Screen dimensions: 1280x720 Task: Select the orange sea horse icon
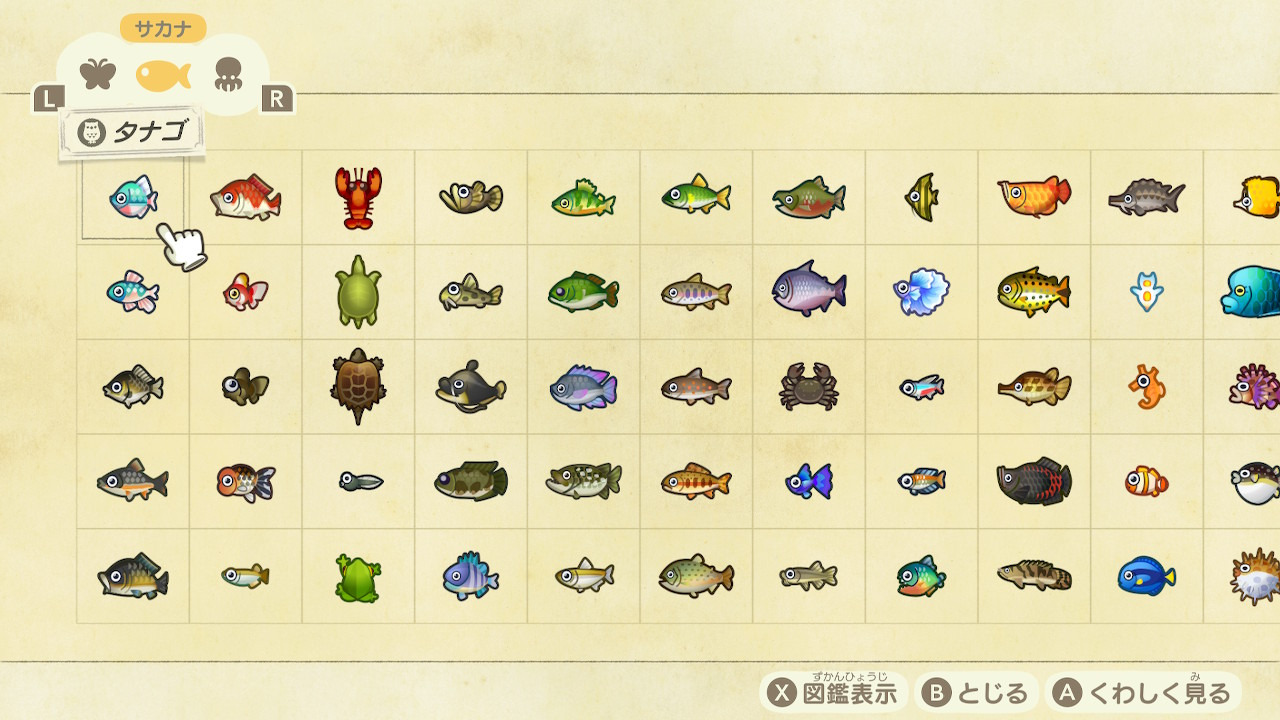coord(1144,388)
